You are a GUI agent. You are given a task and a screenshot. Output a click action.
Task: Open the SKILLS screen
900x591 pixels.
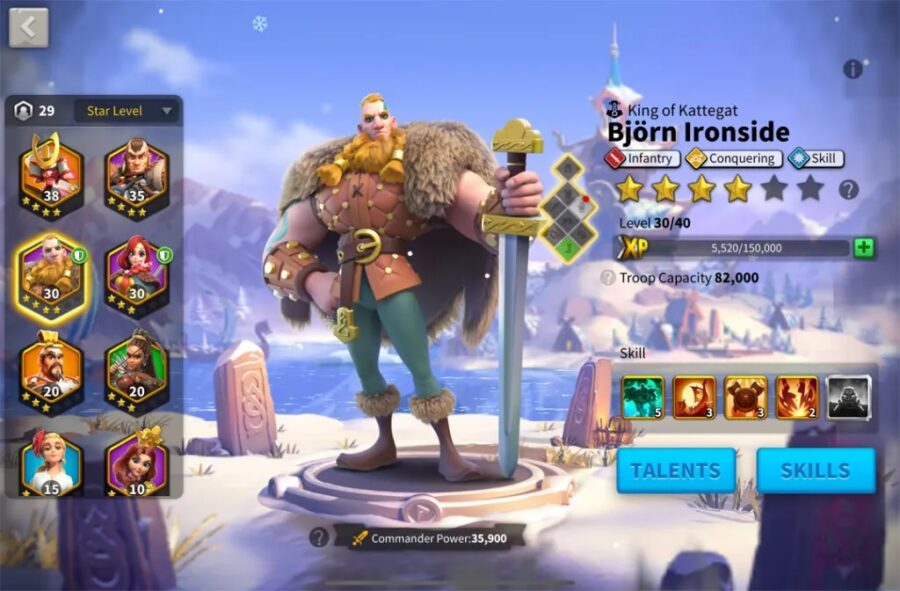tap(816, 470)
